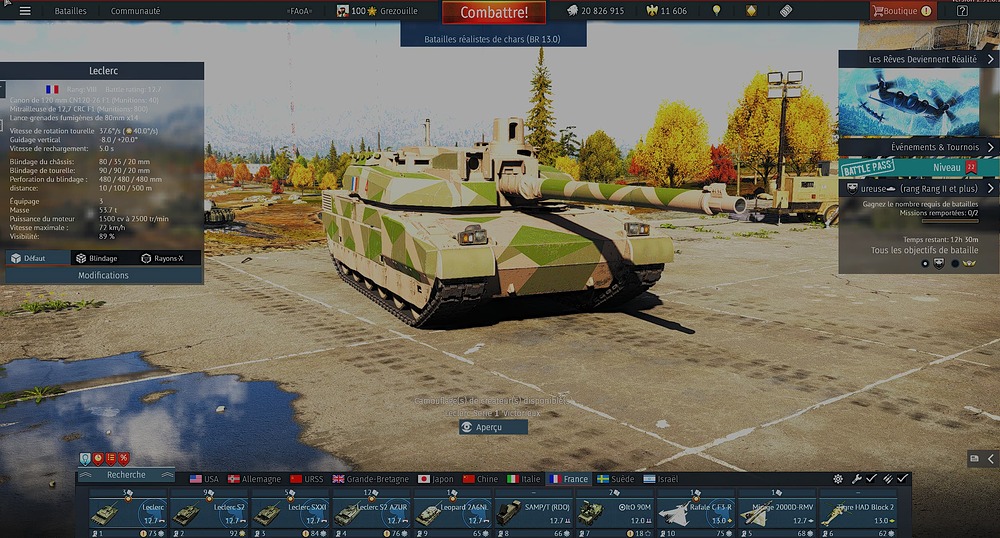Open the Communauté menu

(x=135, y=11)
